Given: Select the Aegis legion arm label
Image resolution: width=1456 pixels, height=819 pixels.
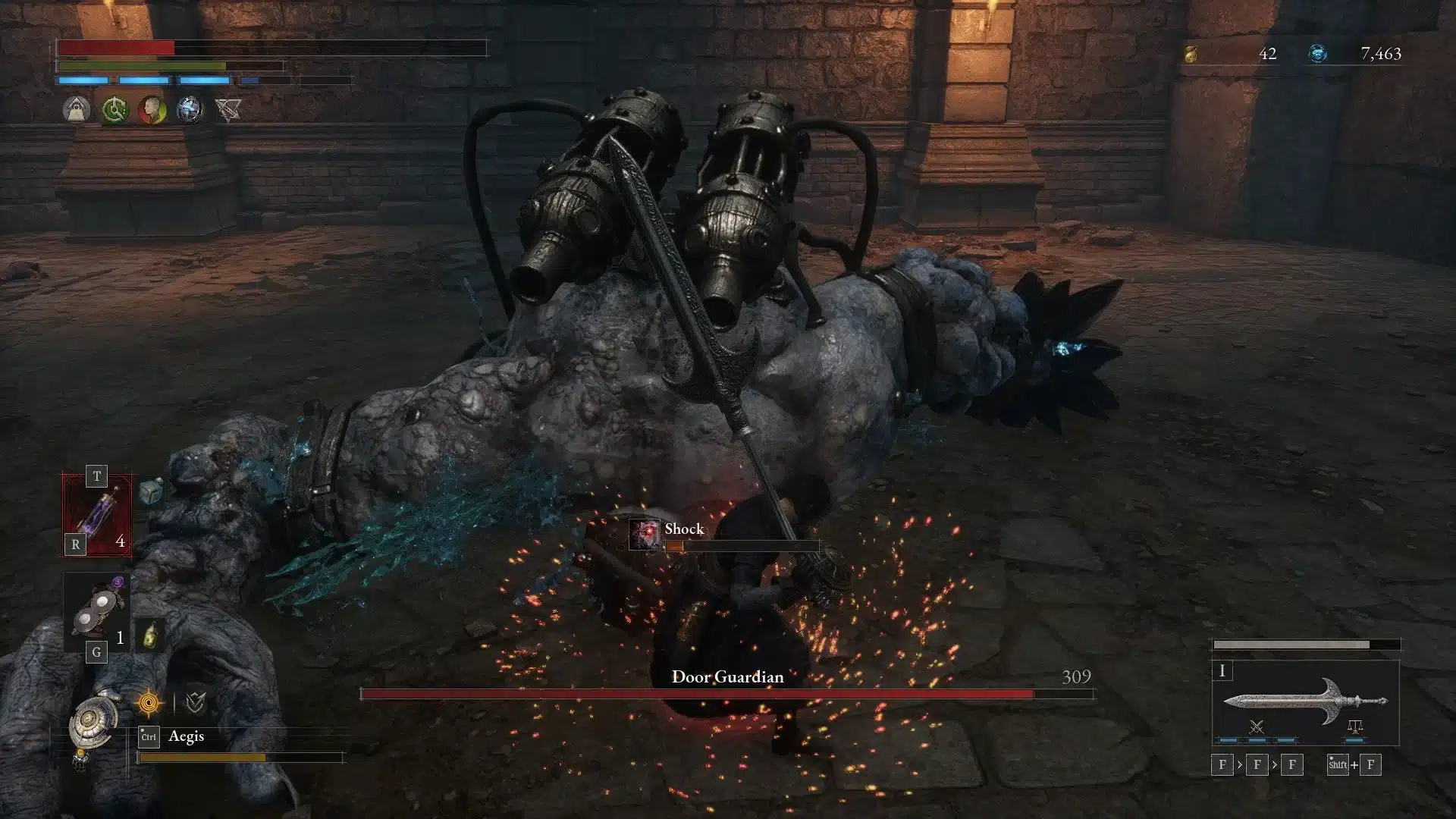Looking at the screenshot, I should [187, 736].
